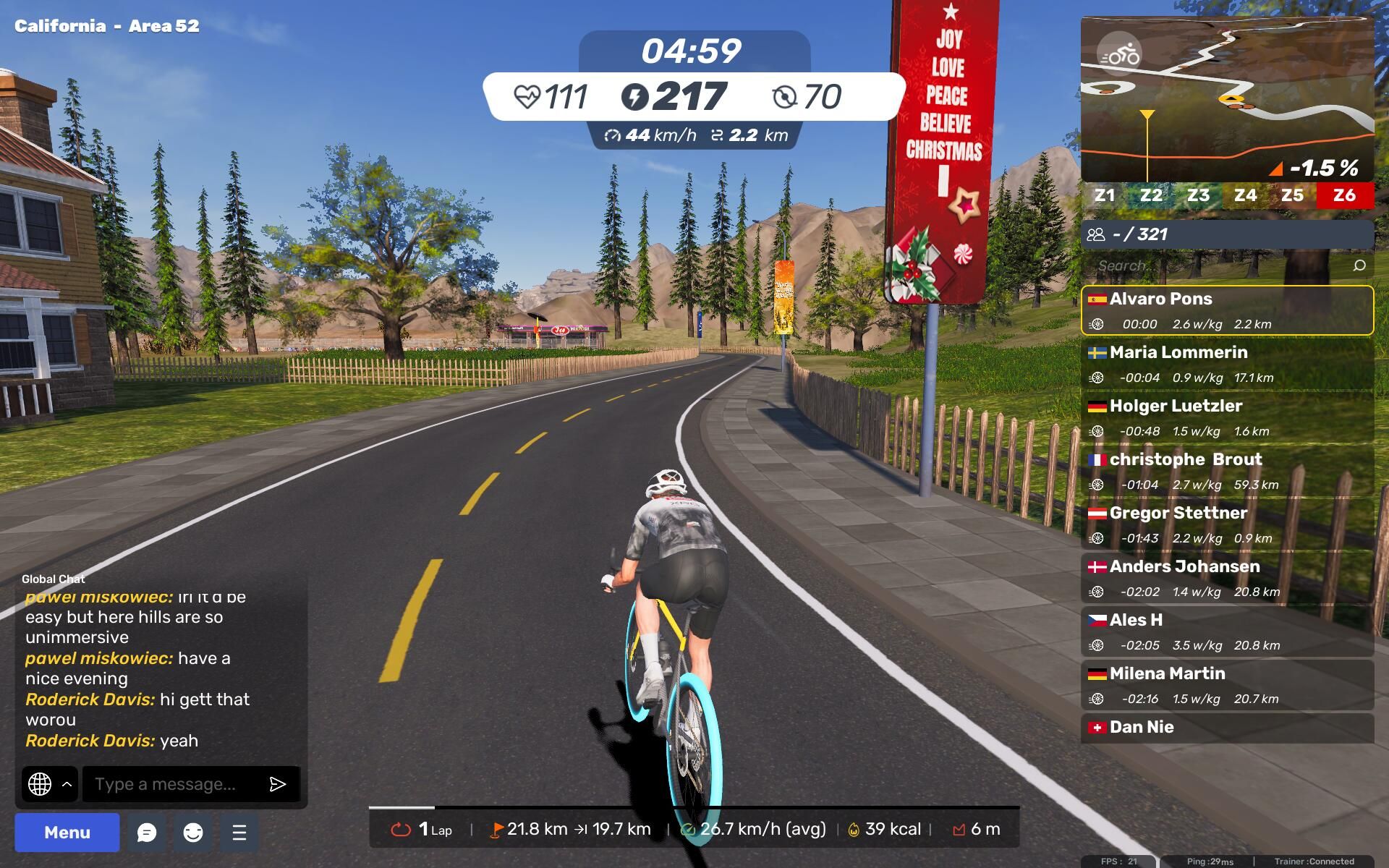This screenshot has height=868, width=1389.
Task: Pick Gregor Stettner from the list
Action: 1227,524
